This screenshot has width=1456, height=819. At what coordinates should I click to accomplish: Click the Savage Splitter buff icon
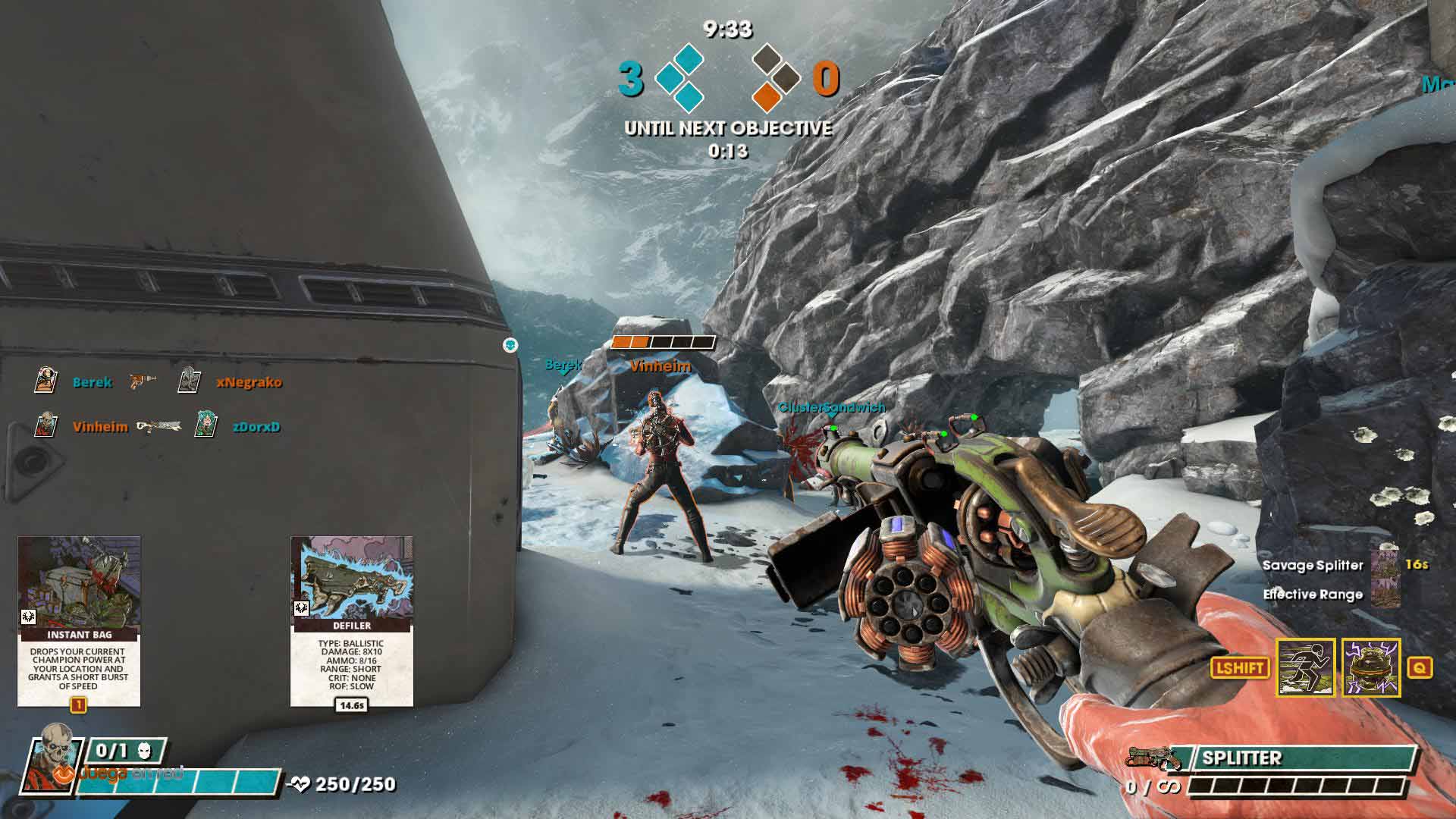pos(1385,564)
